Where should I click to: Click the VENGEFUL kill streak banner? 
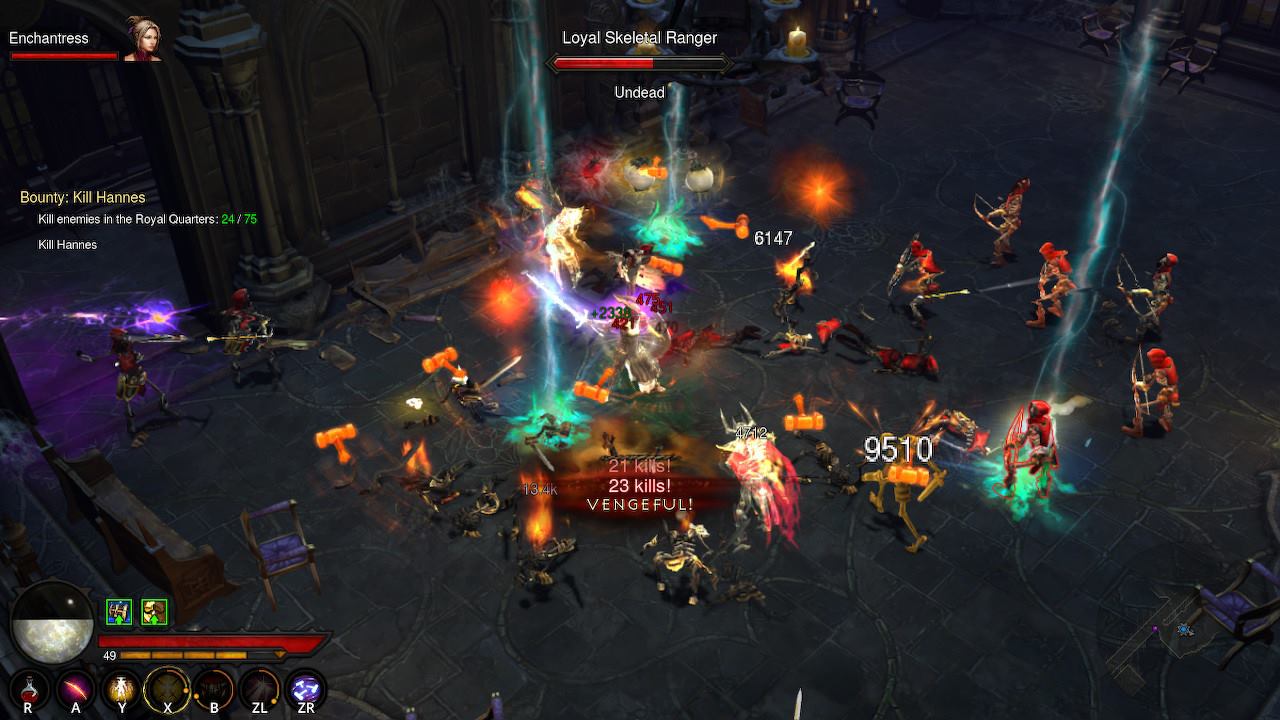pos(640,506)
